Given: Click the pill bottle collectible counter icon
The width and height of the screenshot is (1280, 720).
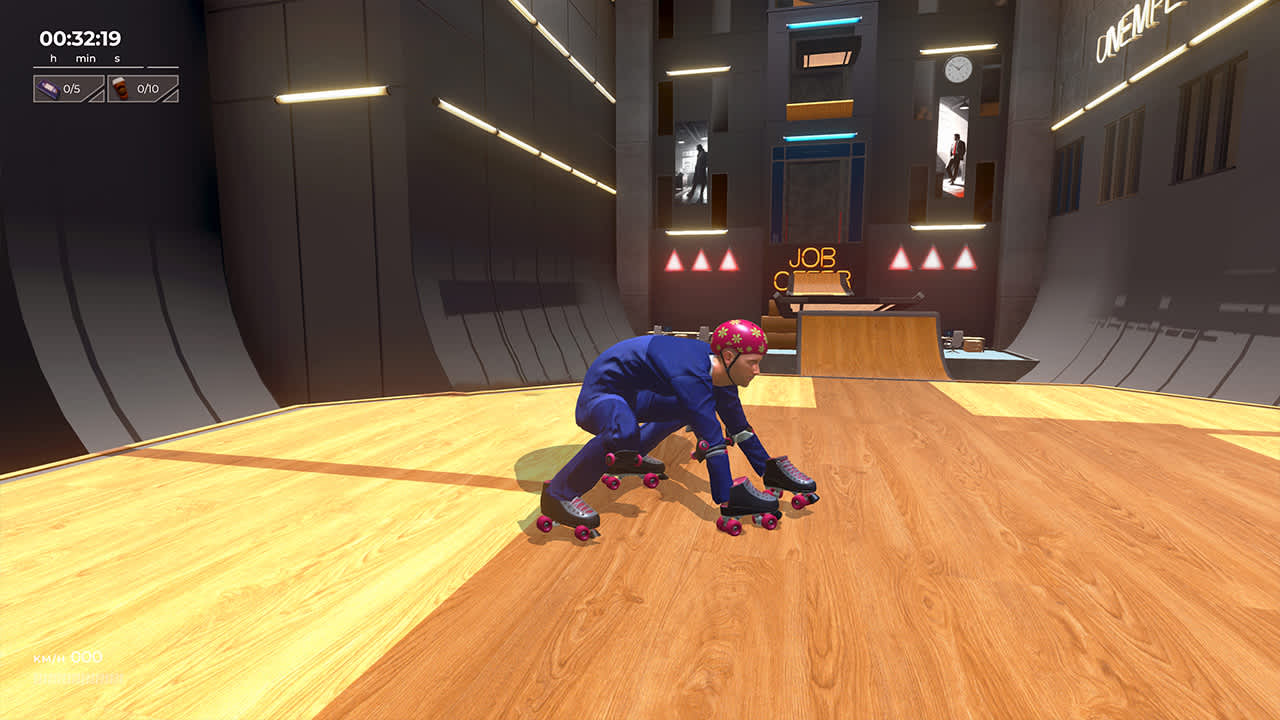Looking at the screenshot, I should coord(120,89).
